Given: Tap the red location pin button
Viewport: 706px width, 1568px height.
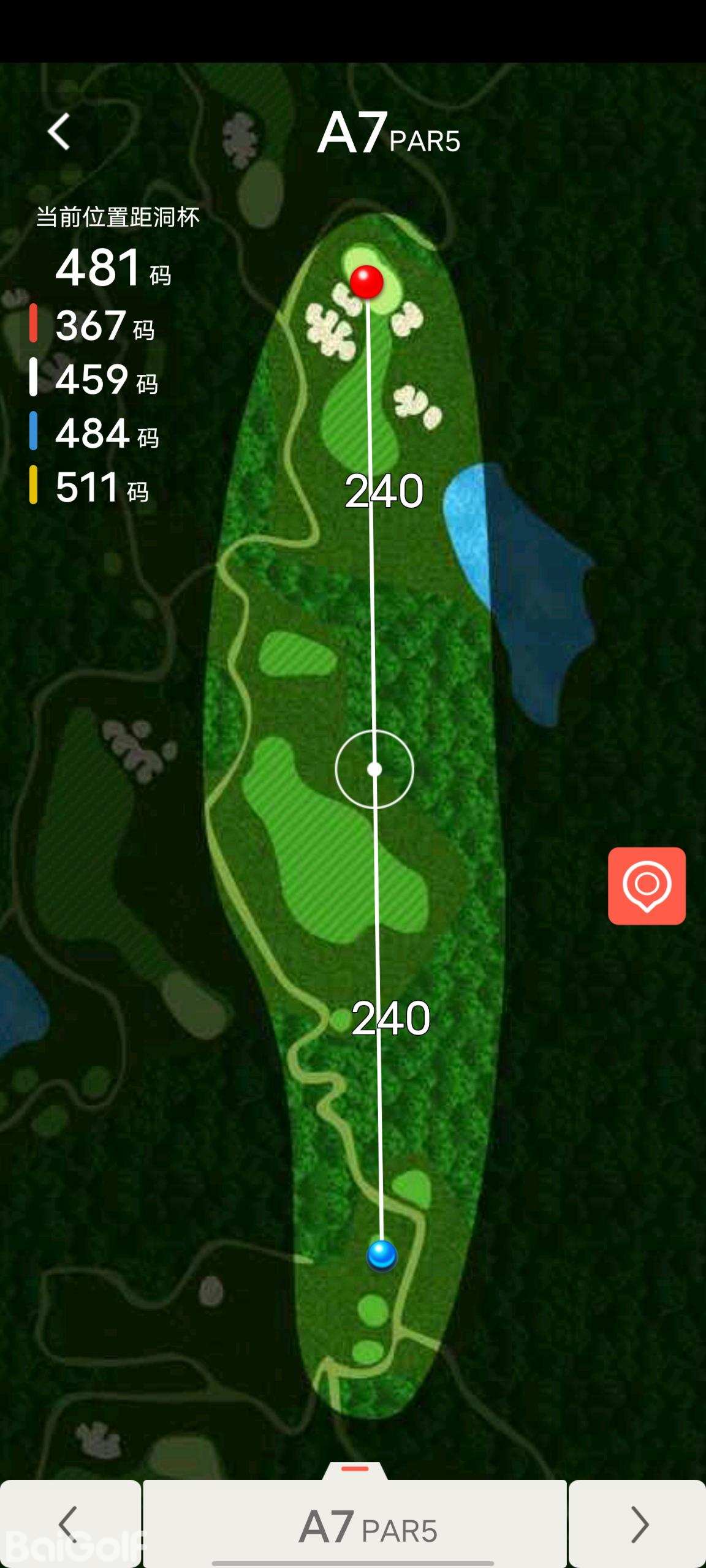Looking at the screenshot, I should pyautogui.click(x=647, y=886).
